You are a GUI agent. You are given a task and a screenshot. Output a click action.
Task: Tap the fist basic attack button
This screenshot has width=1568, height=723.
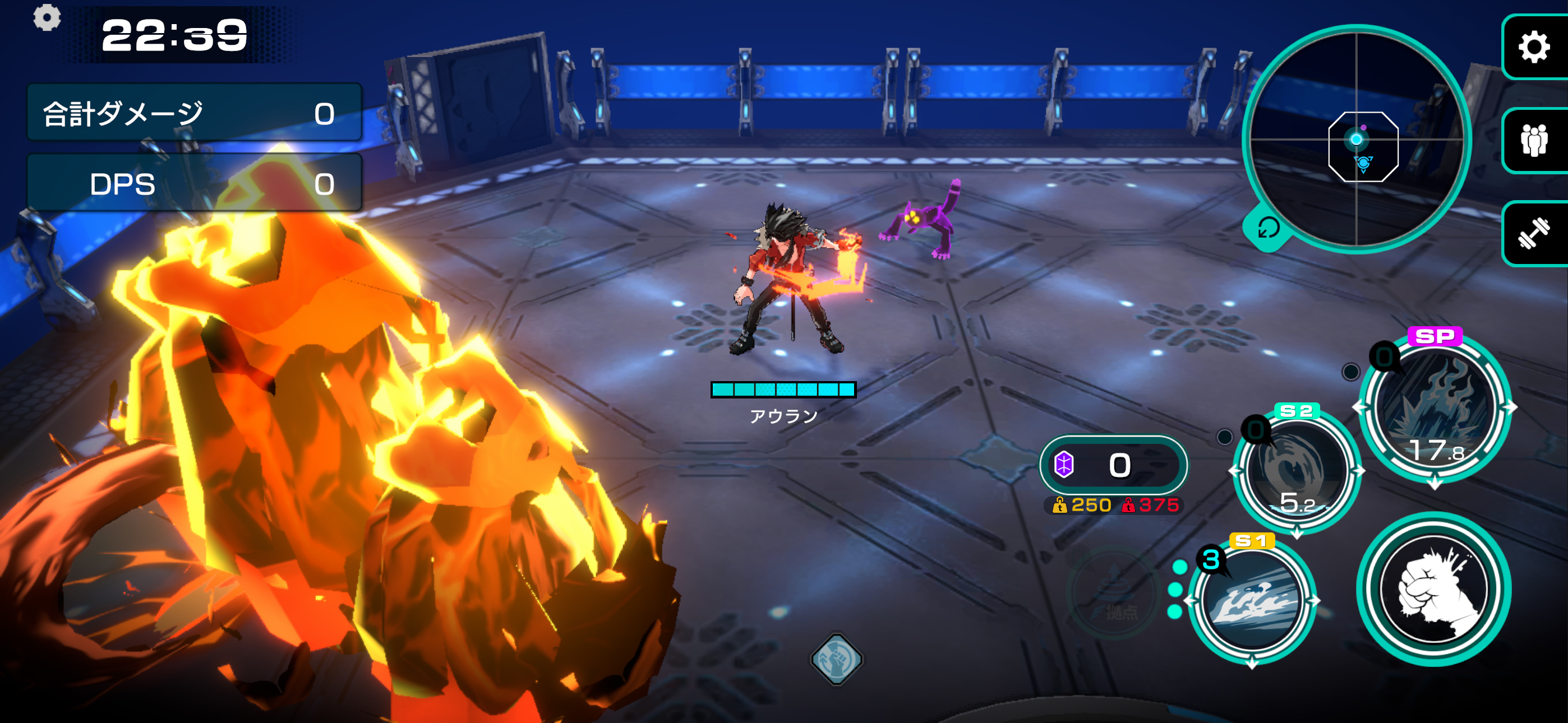pyautogui.click(x=1433, y=589)
